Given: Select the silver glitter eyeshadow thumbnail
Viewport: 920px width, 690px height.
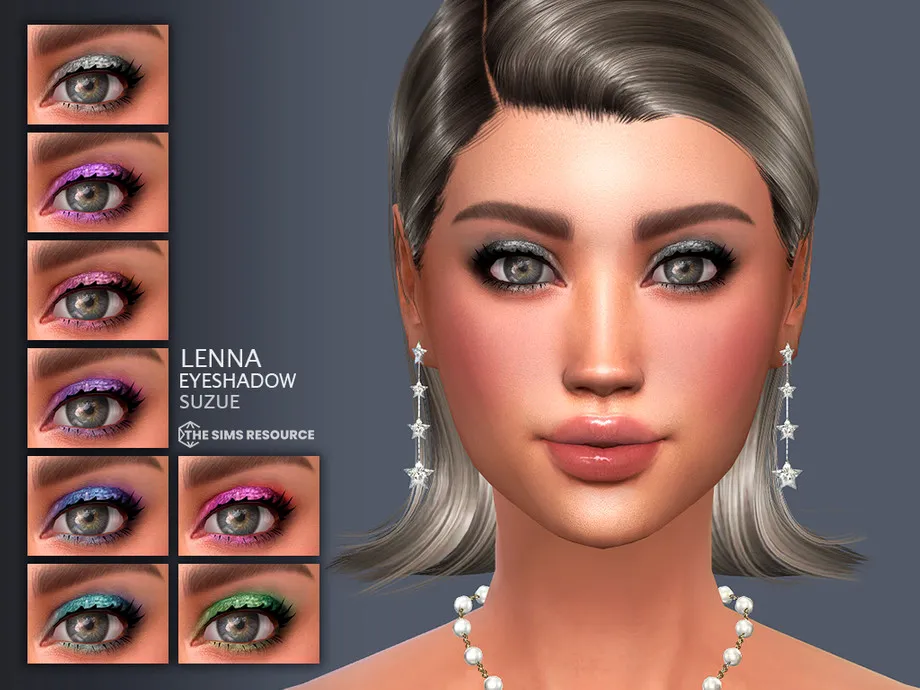Looking at the screenshot, I should pyautogui.click(x=98, y=75).
